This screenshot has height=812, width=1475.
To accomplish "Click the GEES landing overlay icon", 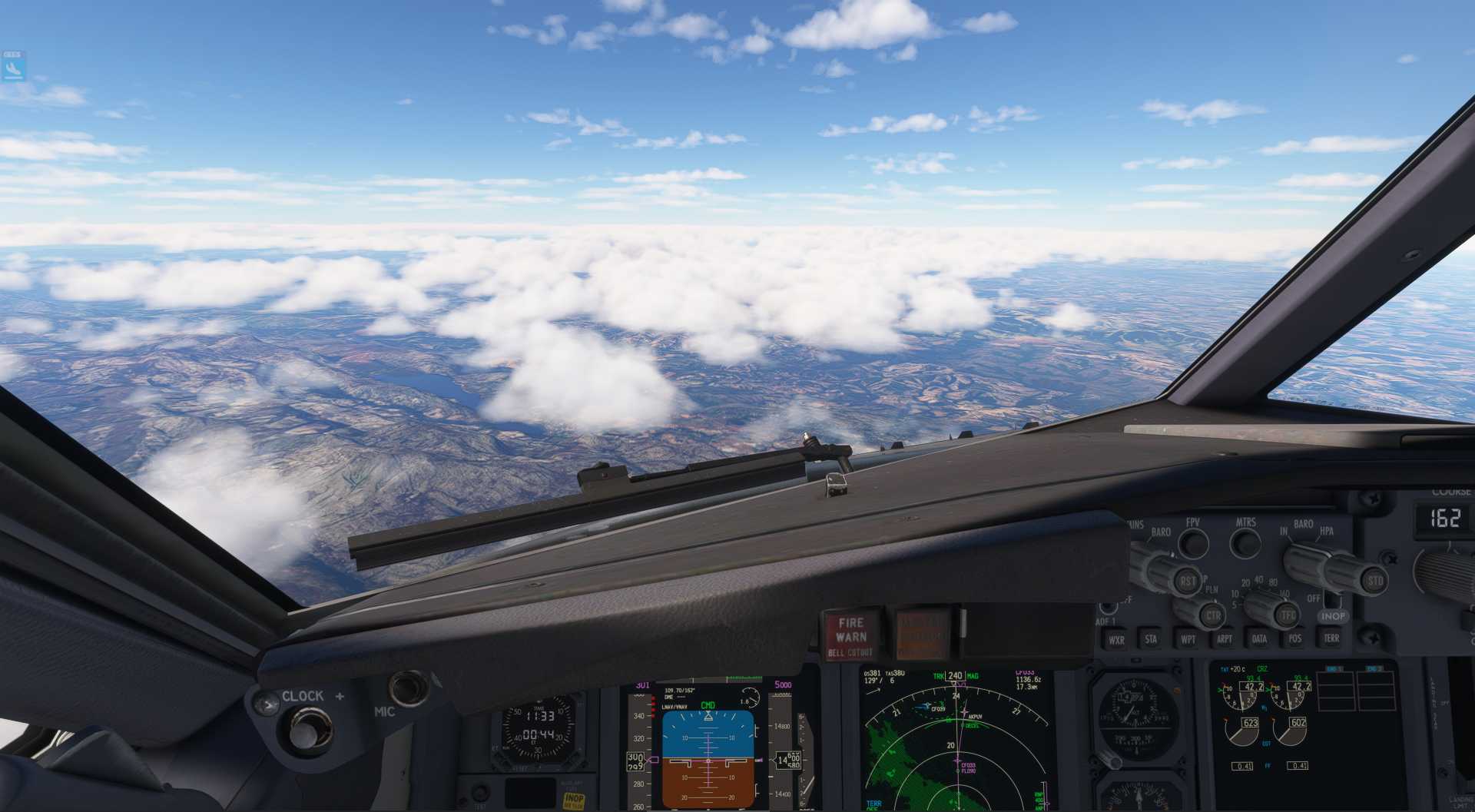I will (x=13, y=67).
